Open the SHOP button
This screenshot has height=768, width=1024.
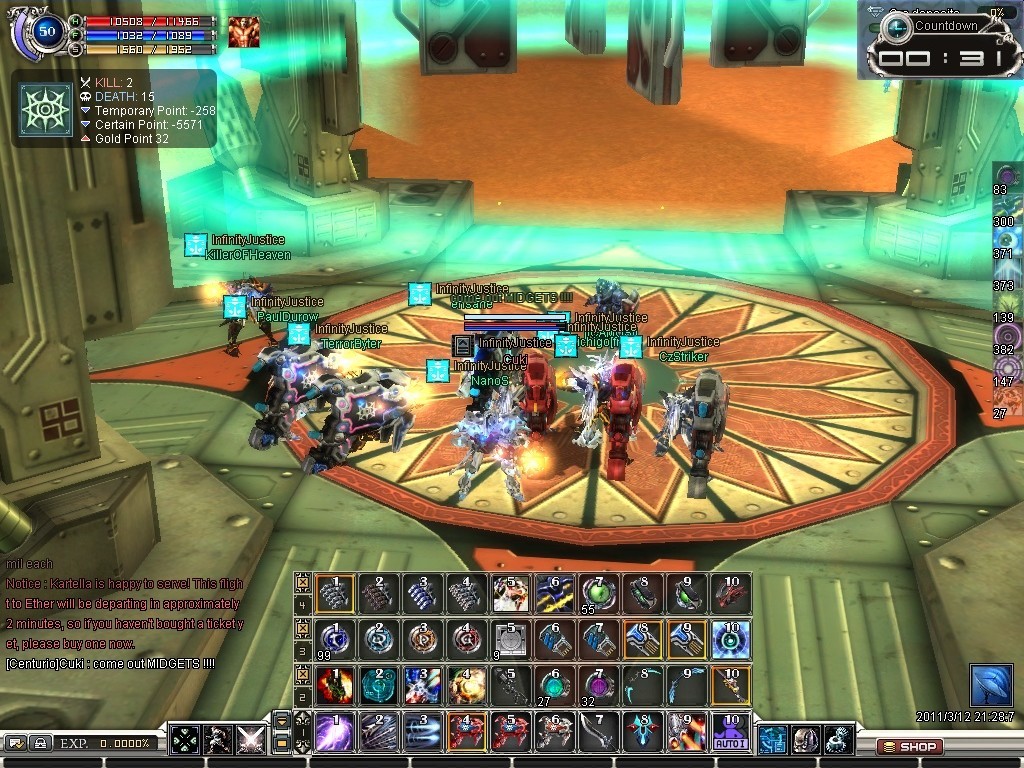[908, 746]
